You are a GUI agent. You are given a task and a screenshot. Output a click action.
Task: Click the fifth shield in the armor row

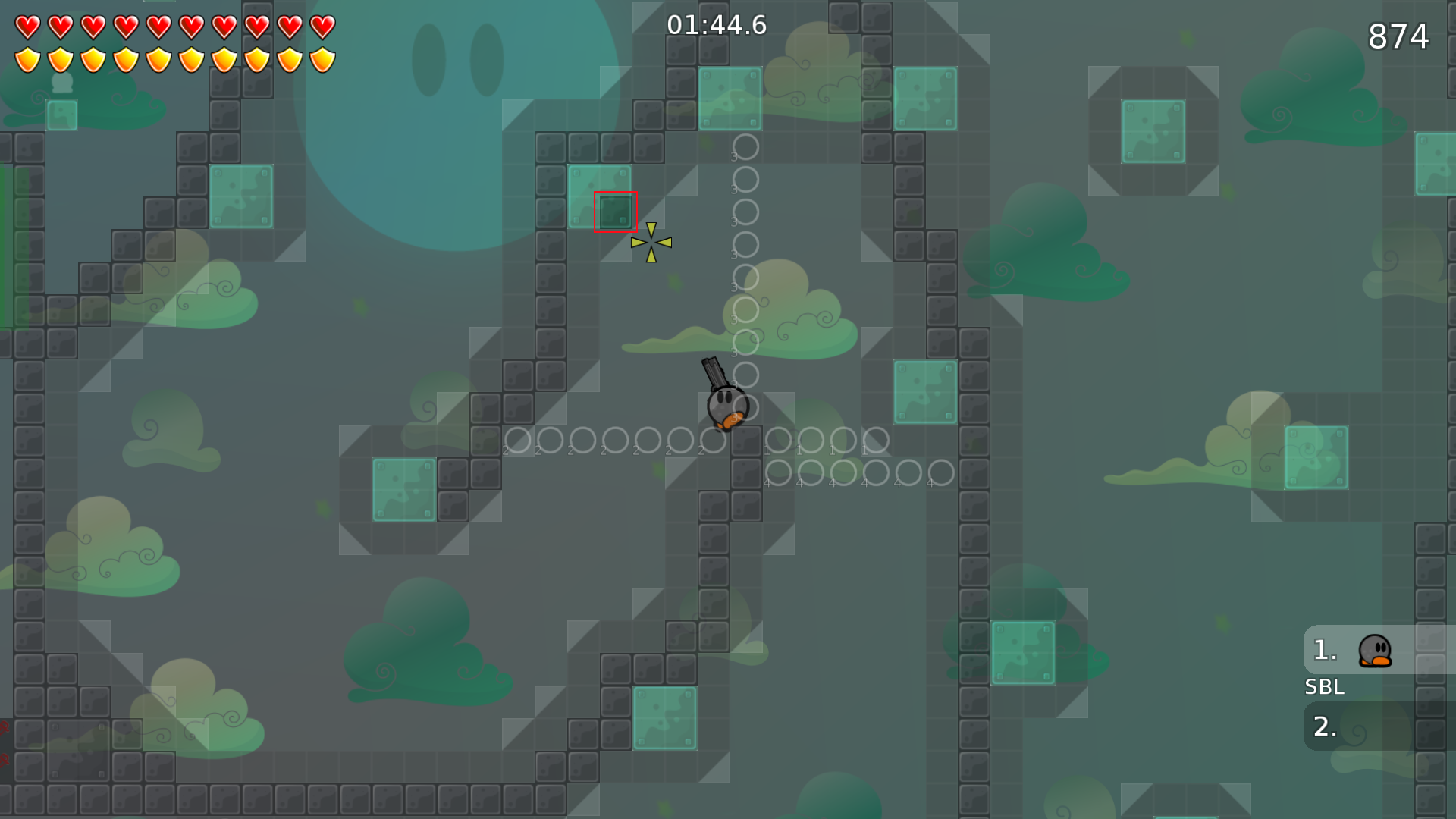click(x=160, y=57)
